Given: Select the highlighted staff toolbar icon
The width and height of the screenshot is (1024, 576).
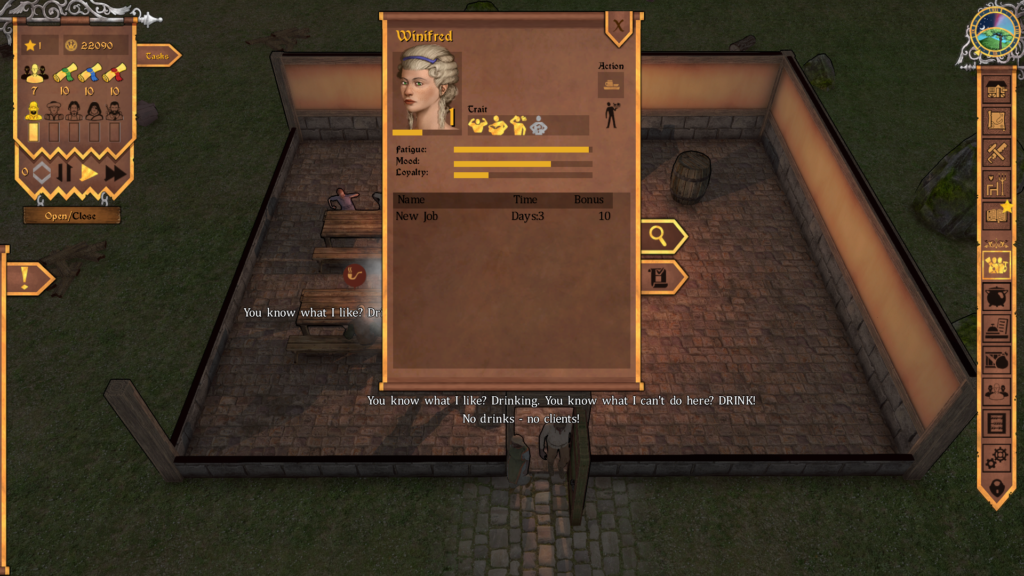Looking at the screenshot, I should click(x=996, y=265).
